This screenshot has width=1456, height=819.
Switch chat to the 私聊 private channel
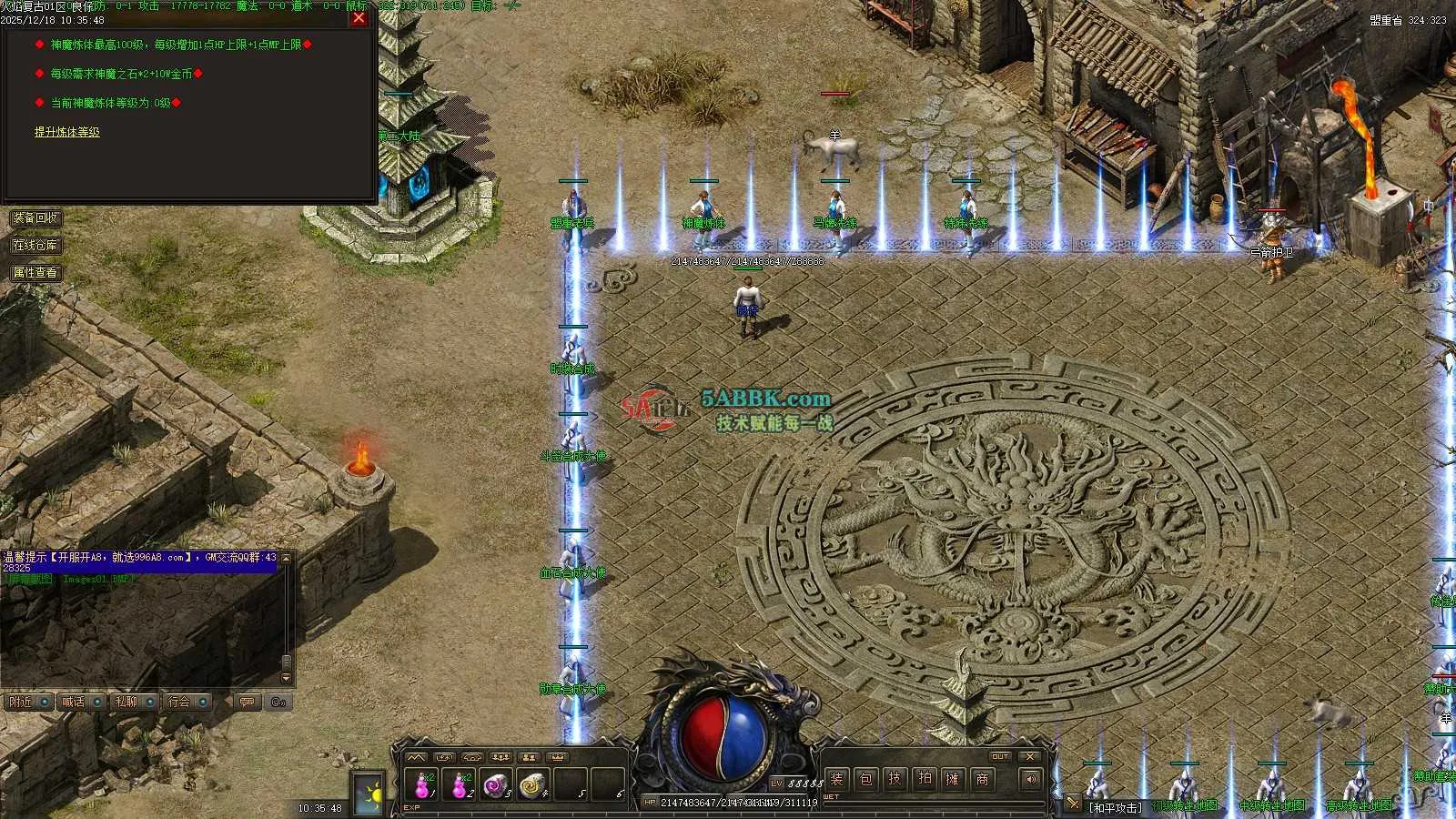tap(134, 703)
